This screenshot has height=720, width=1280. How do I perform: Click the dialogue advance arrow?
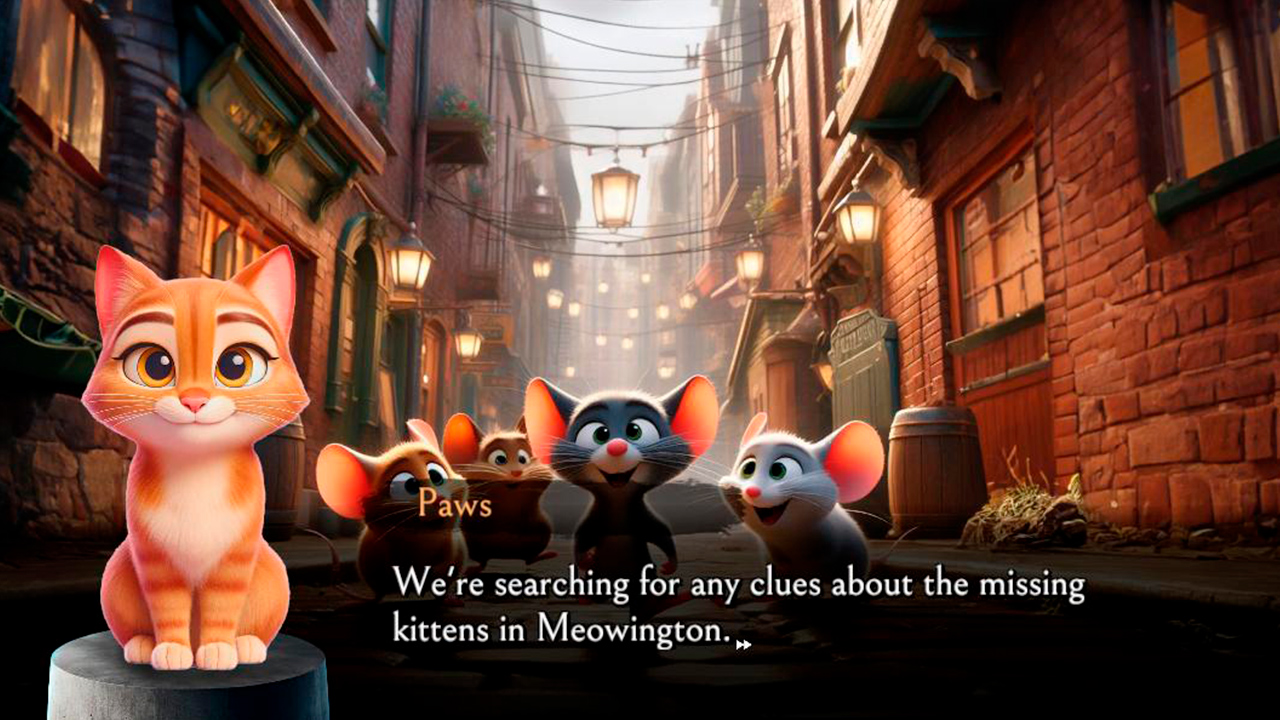tap(744, 646)
